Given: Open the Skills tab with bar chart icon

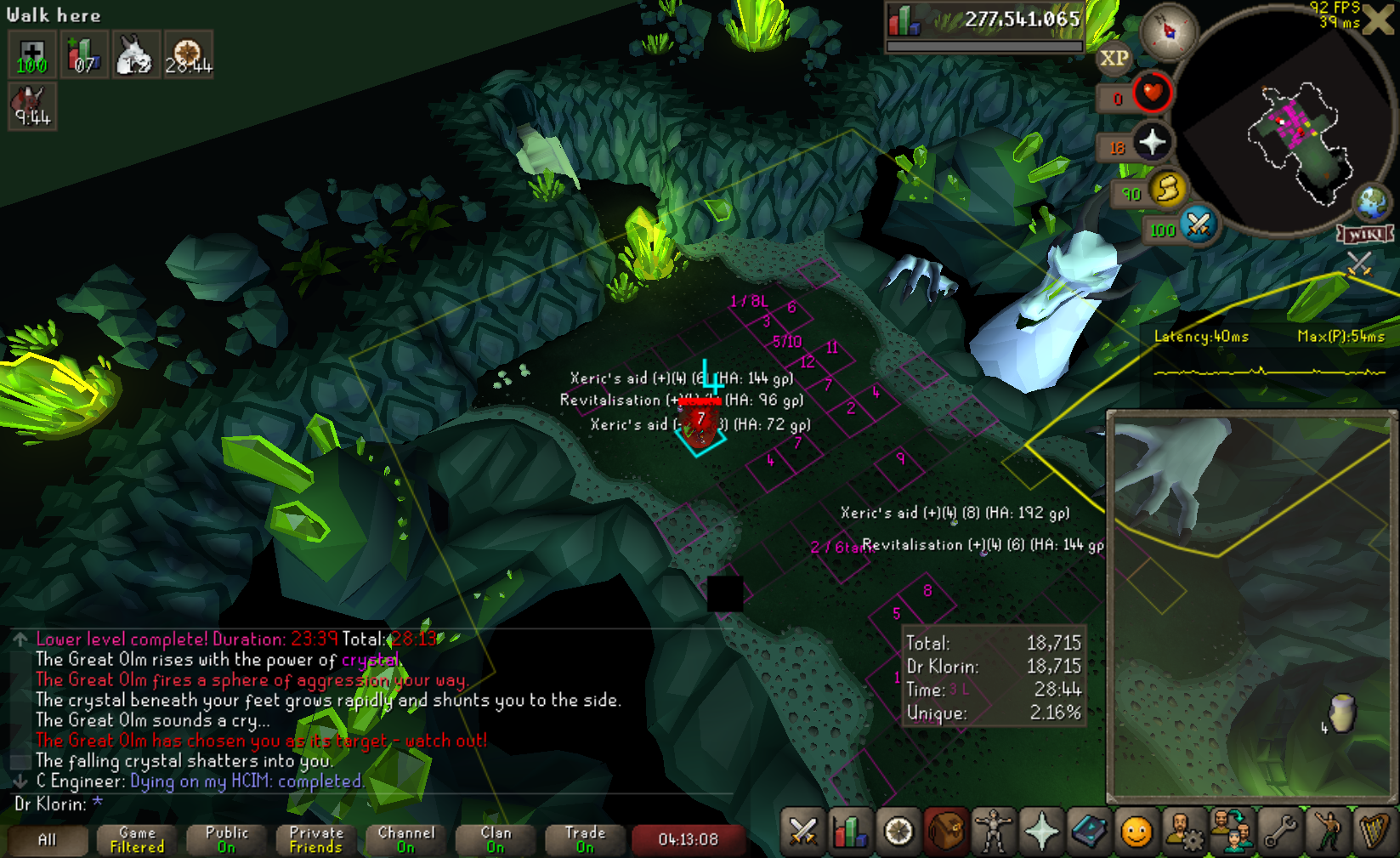Looking at the screenshot, I should point(849,831).
